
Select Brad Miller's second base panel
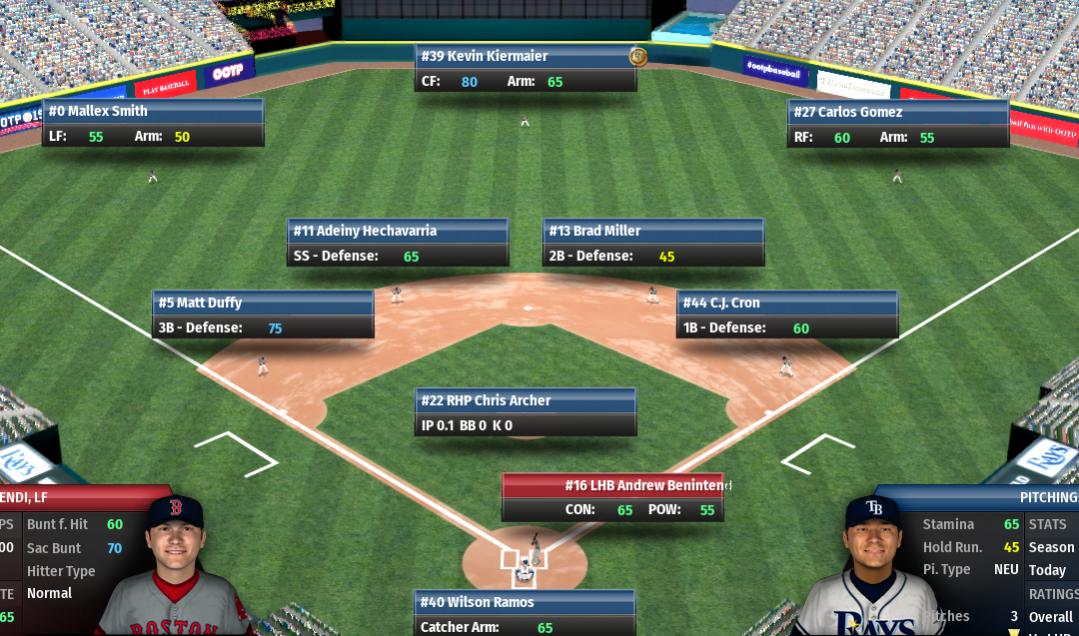click(653, 243)
